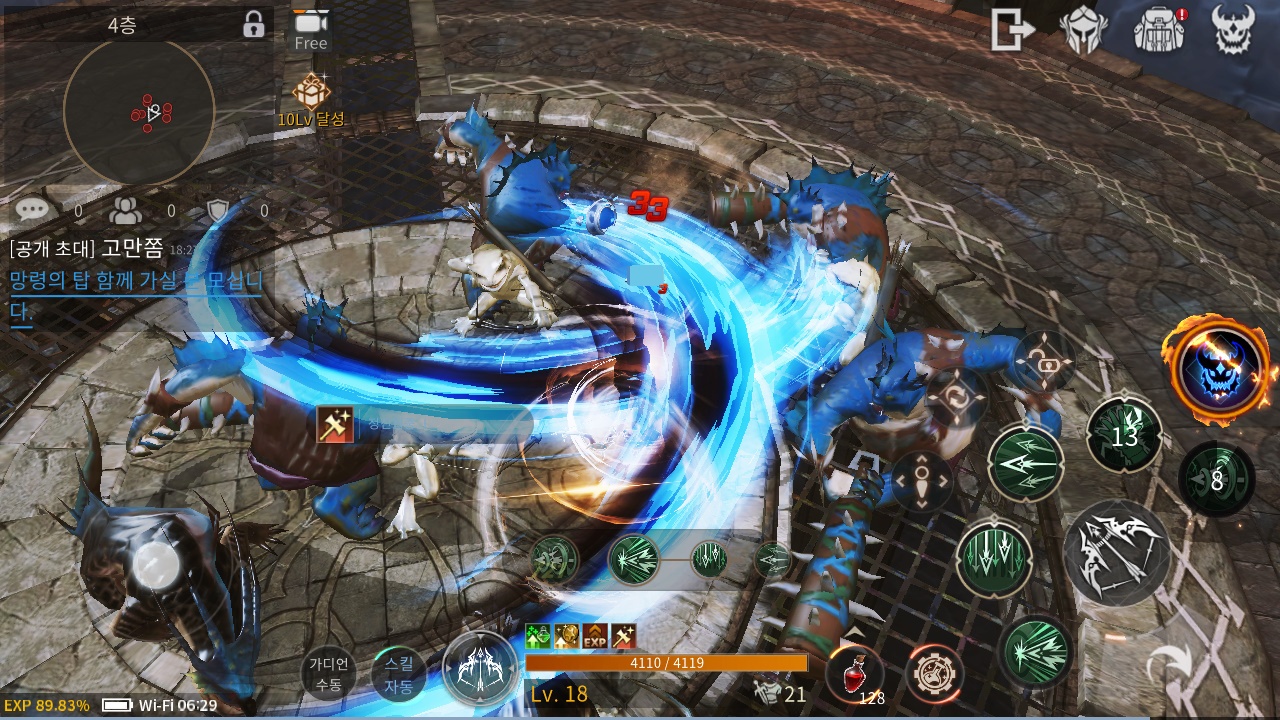Toggle the lock icon beside floor label
The height and width of the screenshot is (720, 1280).
tap(254, 25)
